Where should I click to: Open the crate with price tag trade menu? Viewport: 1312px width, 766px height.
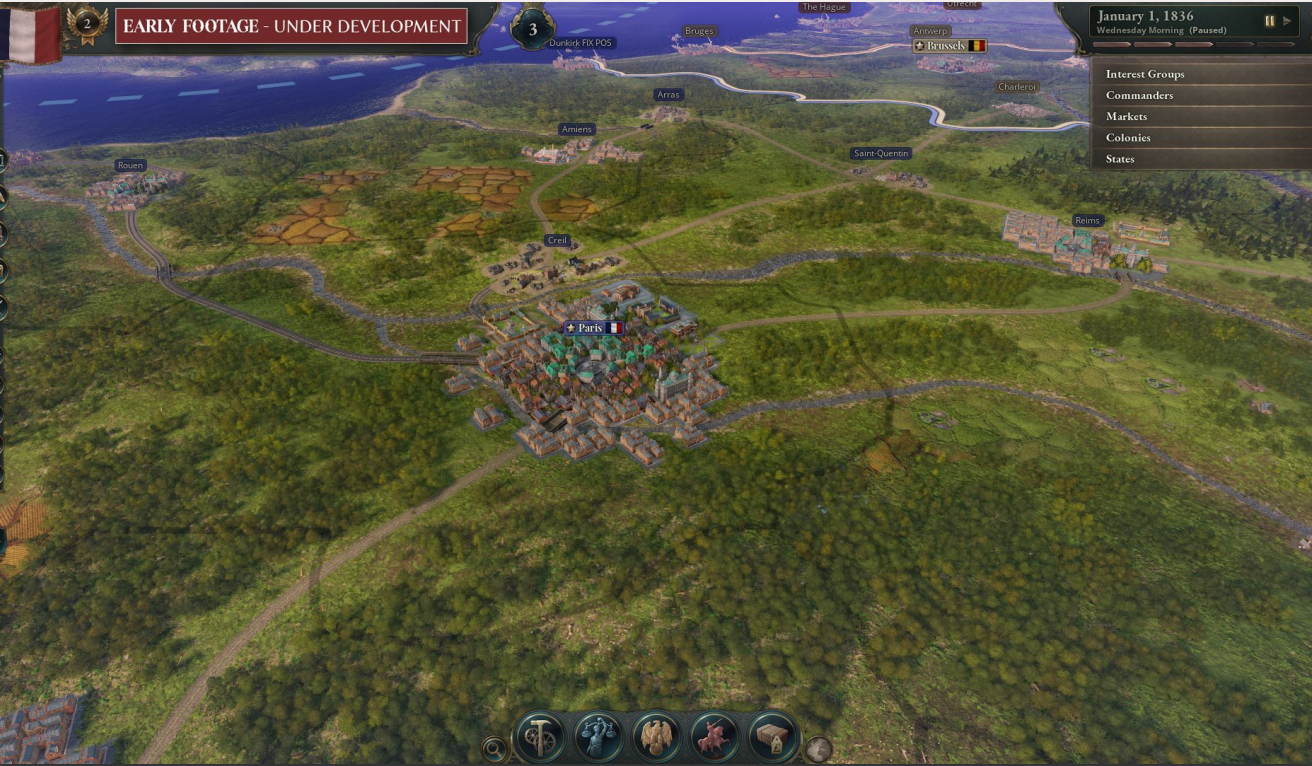[773, 738]
